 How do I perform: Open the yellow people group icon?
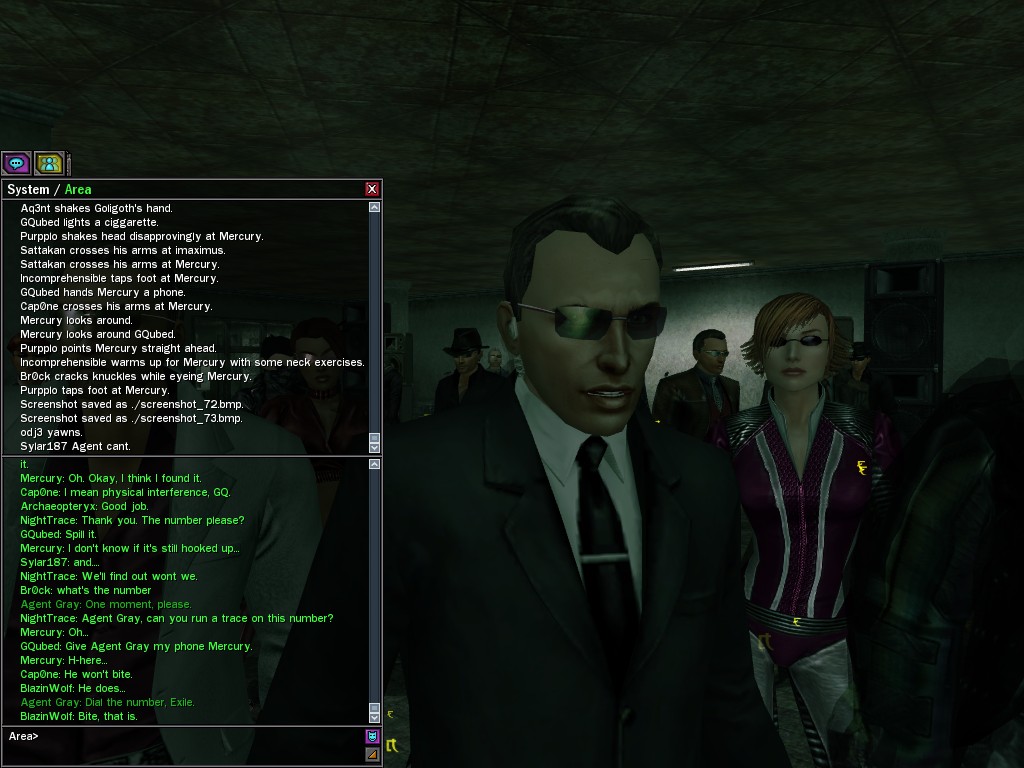[49, 163]
